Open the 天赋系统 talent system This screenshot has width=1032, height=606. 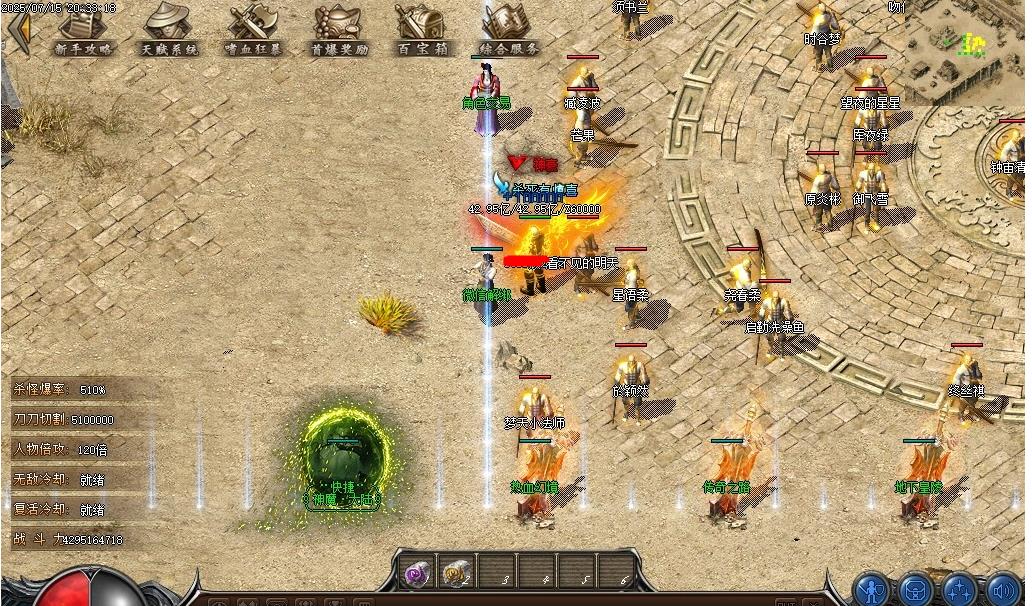[169, 30]
